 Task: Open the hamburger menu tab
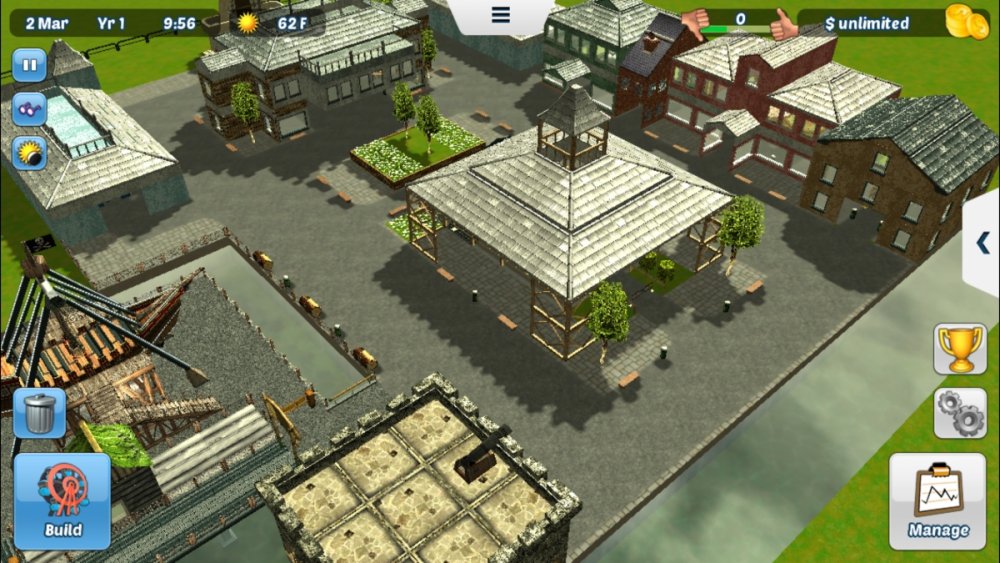[x=501, y=15]
